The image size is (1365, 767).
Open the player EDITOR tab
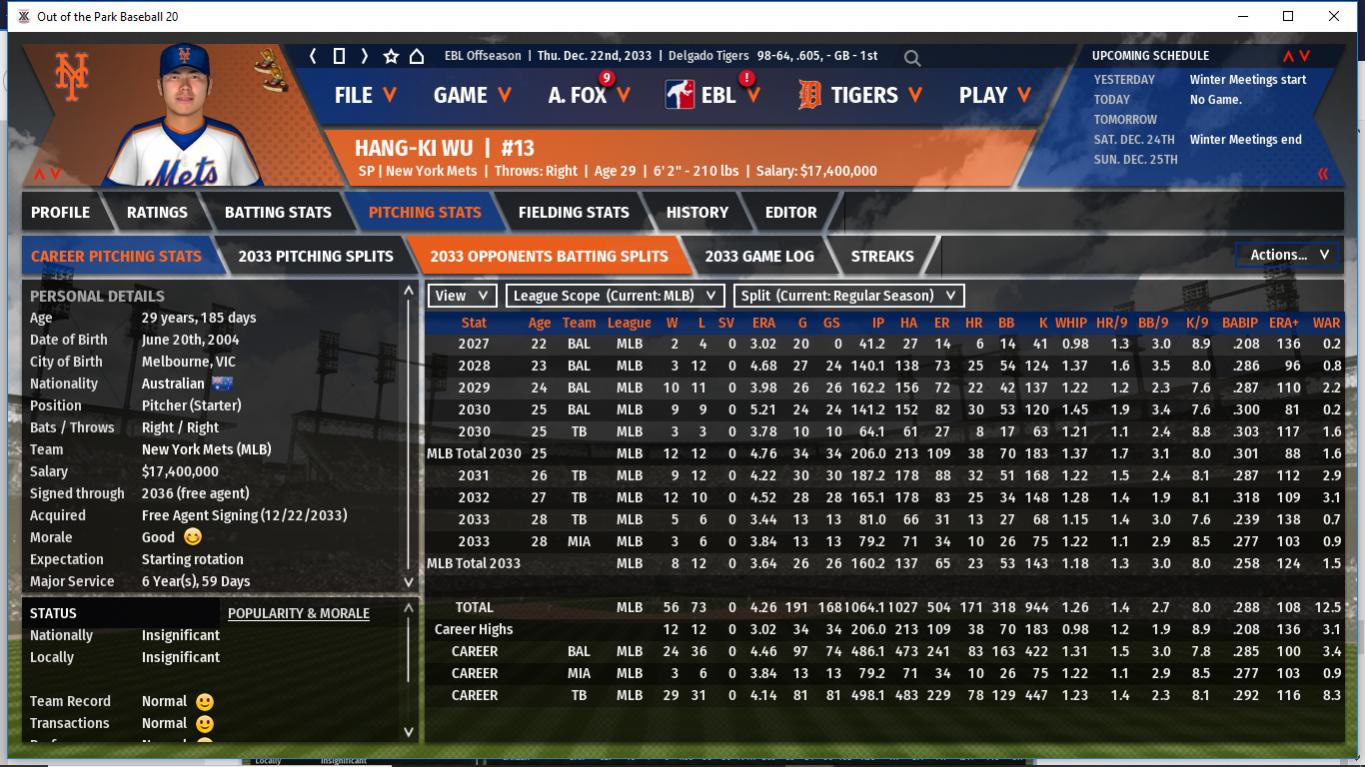coord(791,212)
